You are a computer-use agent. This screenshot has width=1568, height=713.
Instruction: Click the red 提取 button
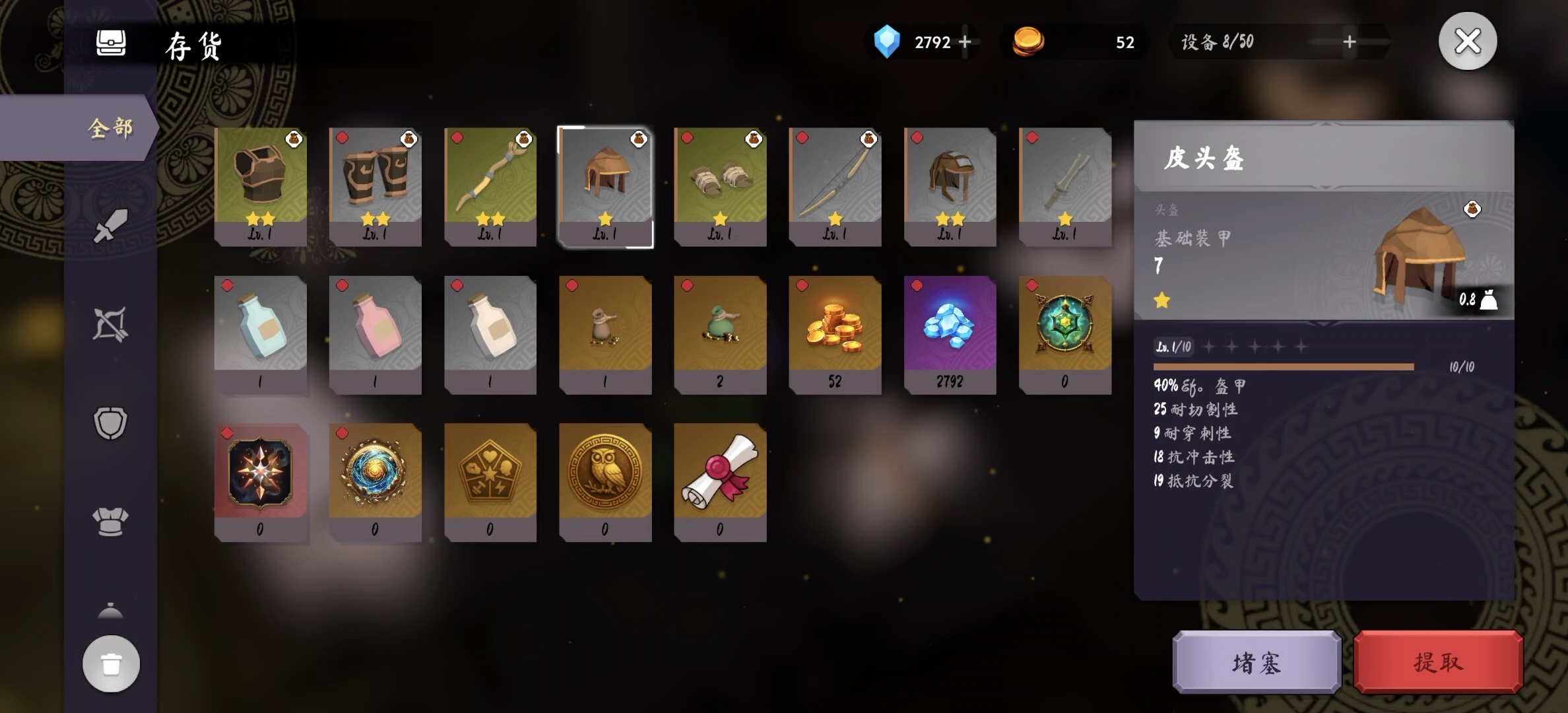[x=1438, y=662]
